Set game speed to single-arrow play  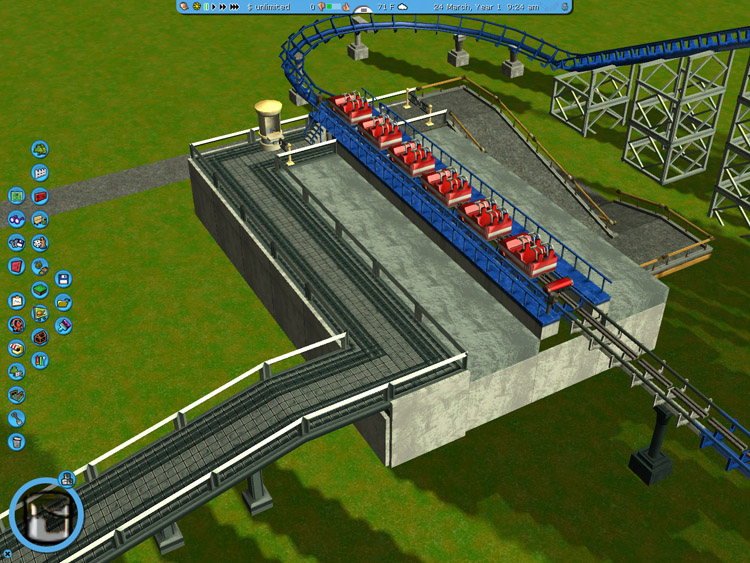[214, 7]
